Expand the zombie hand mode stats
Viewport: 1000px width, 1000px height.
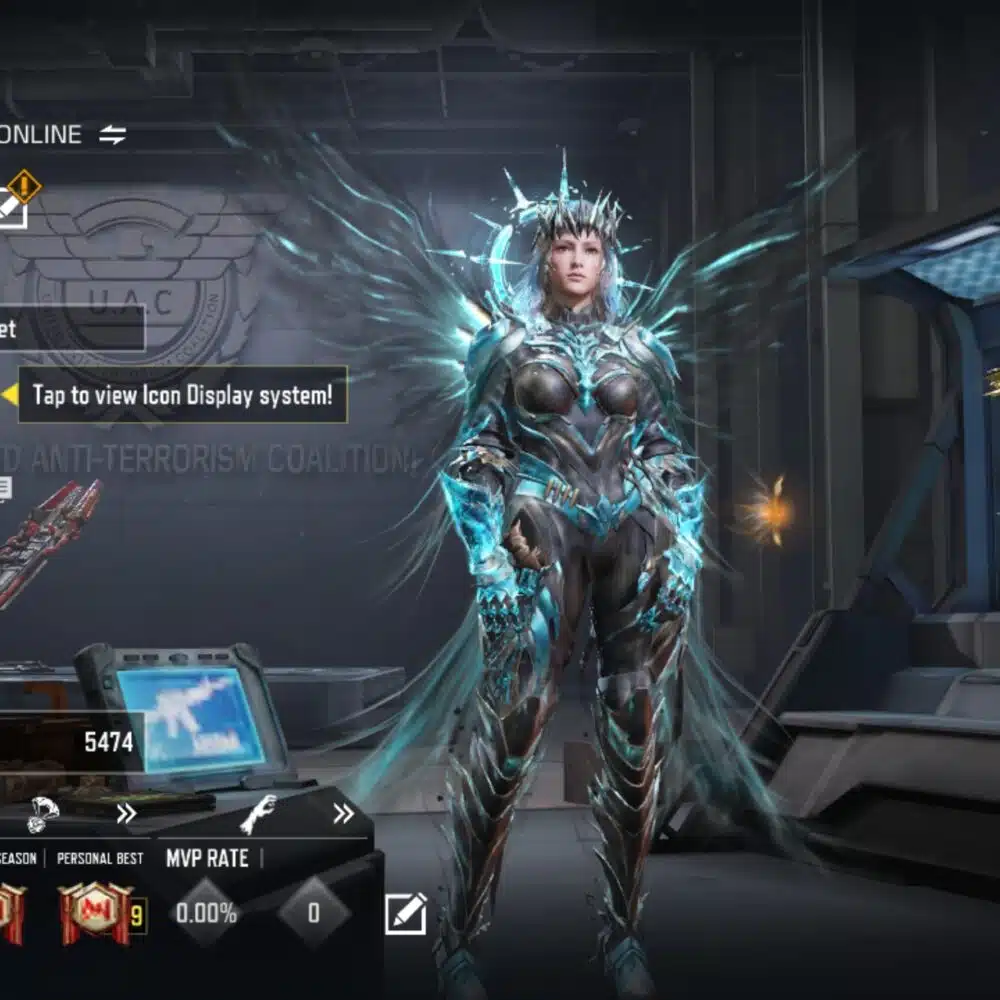(x=343, y=814)
